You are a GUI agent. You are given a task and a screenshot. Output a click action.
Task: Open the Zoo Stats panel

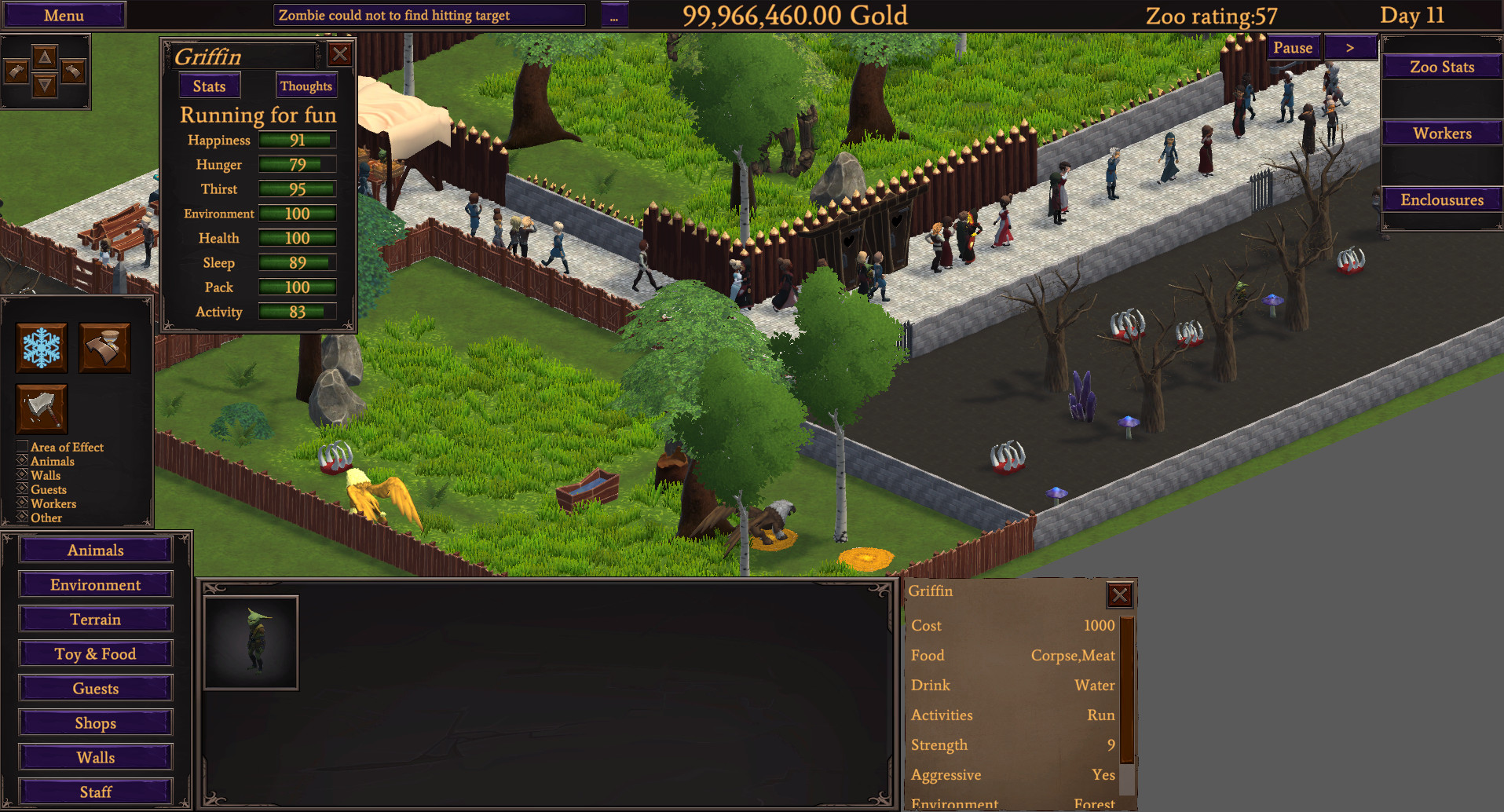[x=1441, y=67]
